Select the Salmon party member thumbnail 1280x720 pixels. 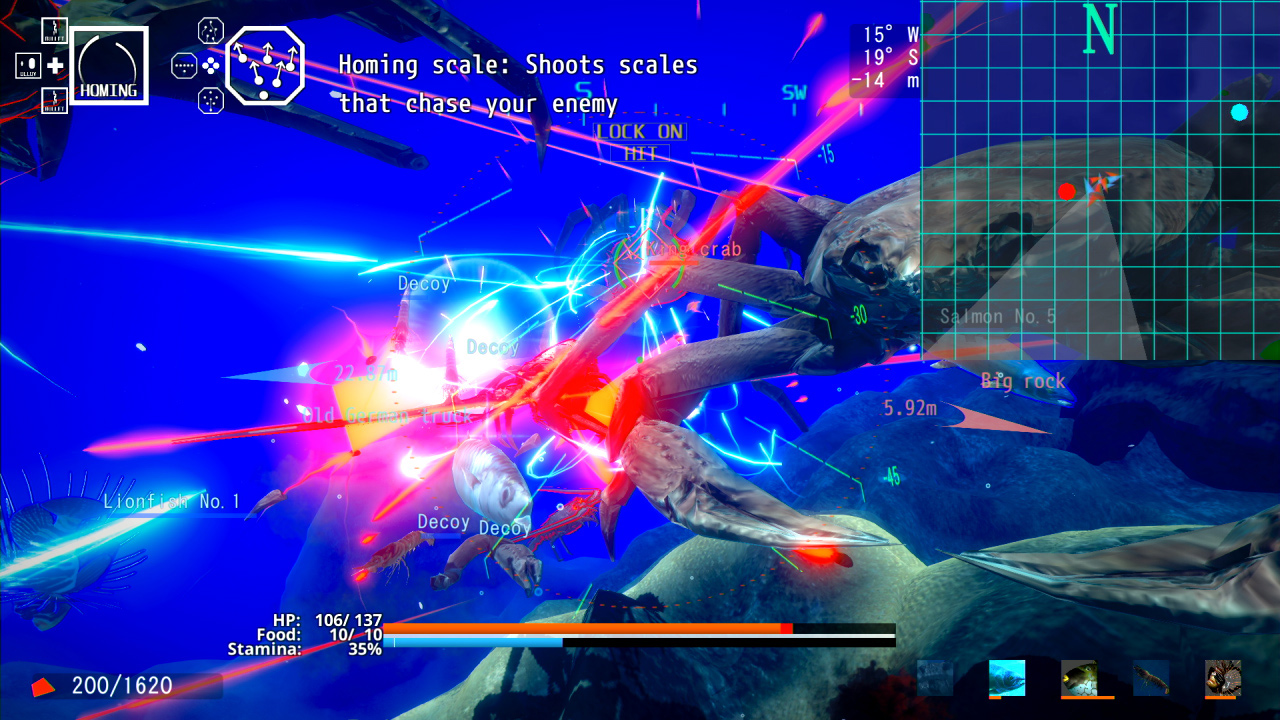coord(1006,679)
